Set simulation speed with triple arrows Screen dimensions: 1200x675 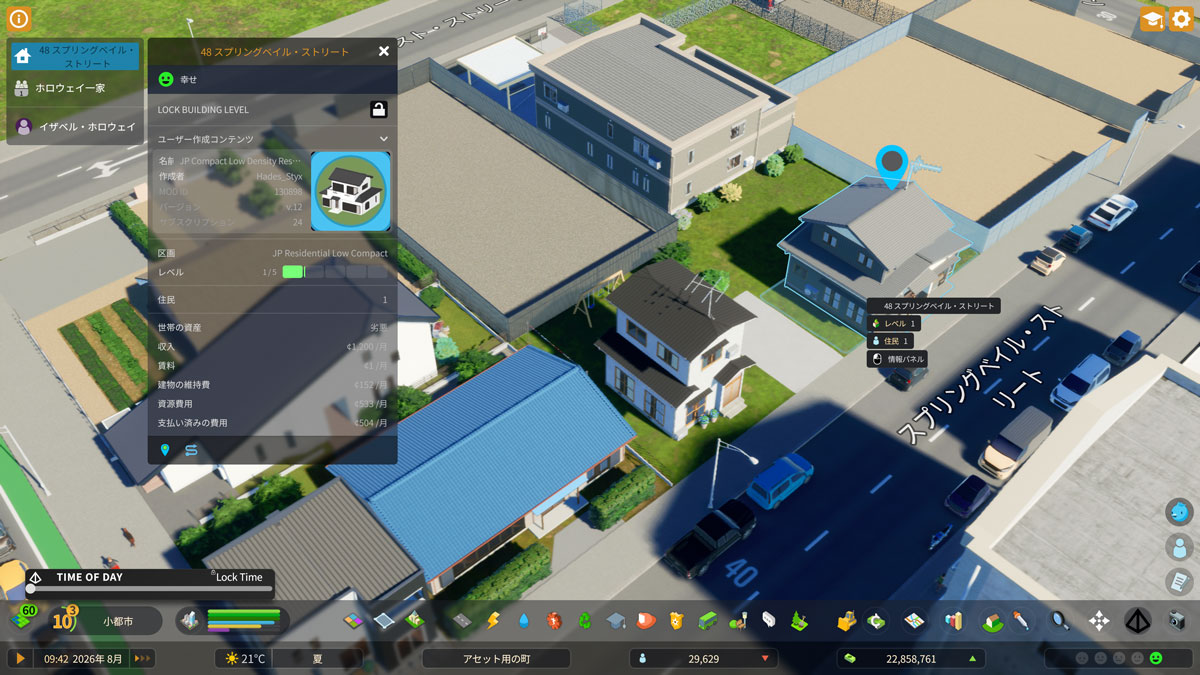point(143,658)
